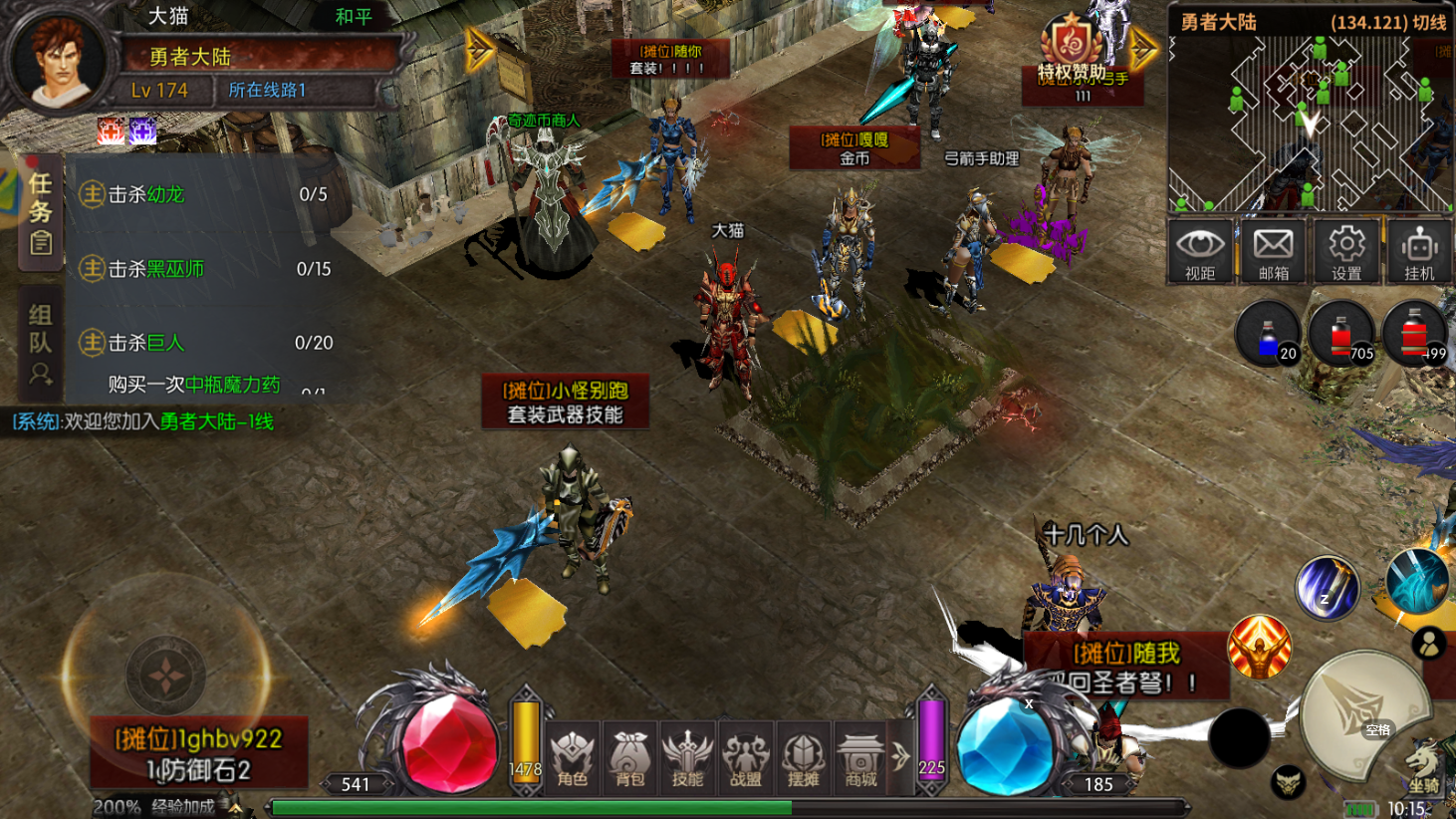This screenshot has height=819, width=1456.
Task: Click 切线 to switch server line
Action: click(x=1429, y=22)
